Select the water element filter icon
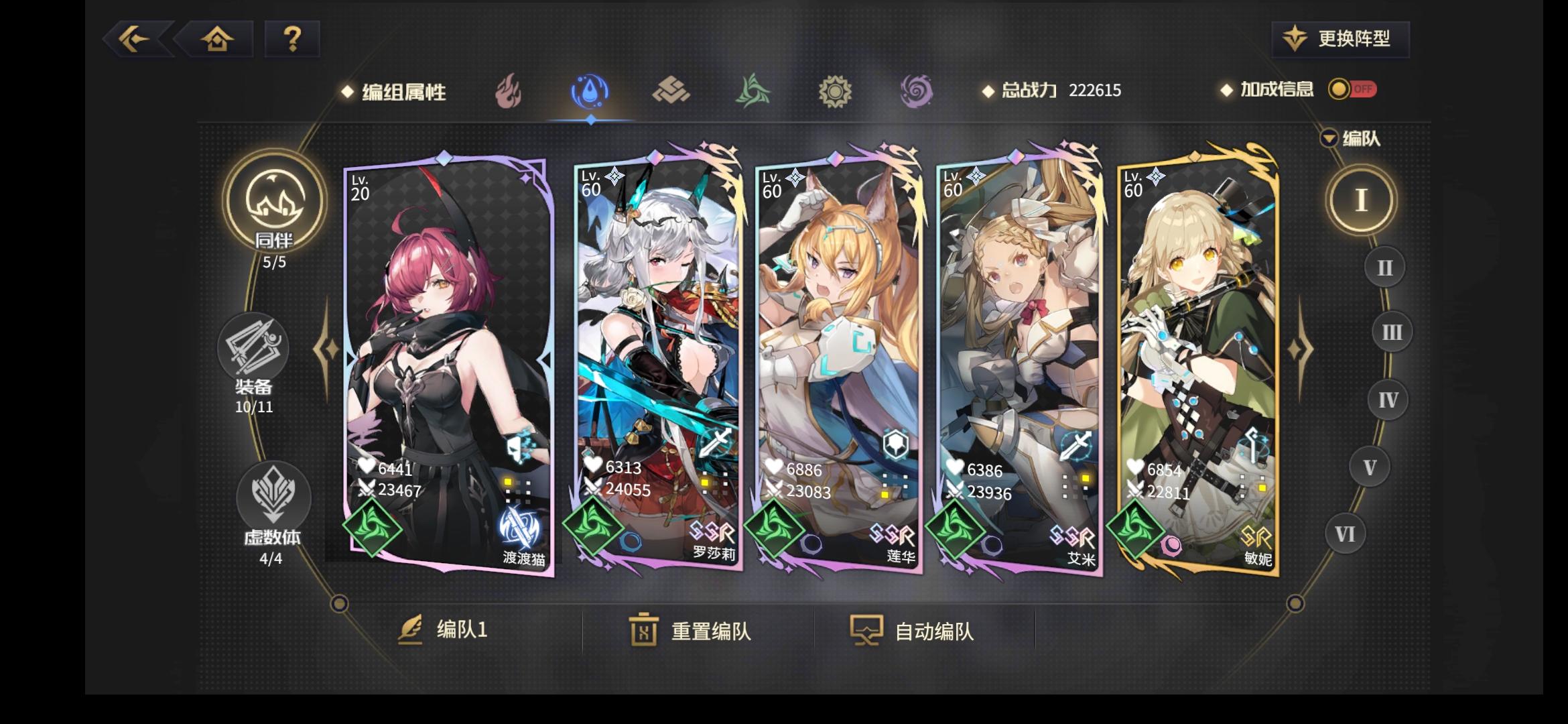 pyautogui.click(x=590, y=90)
